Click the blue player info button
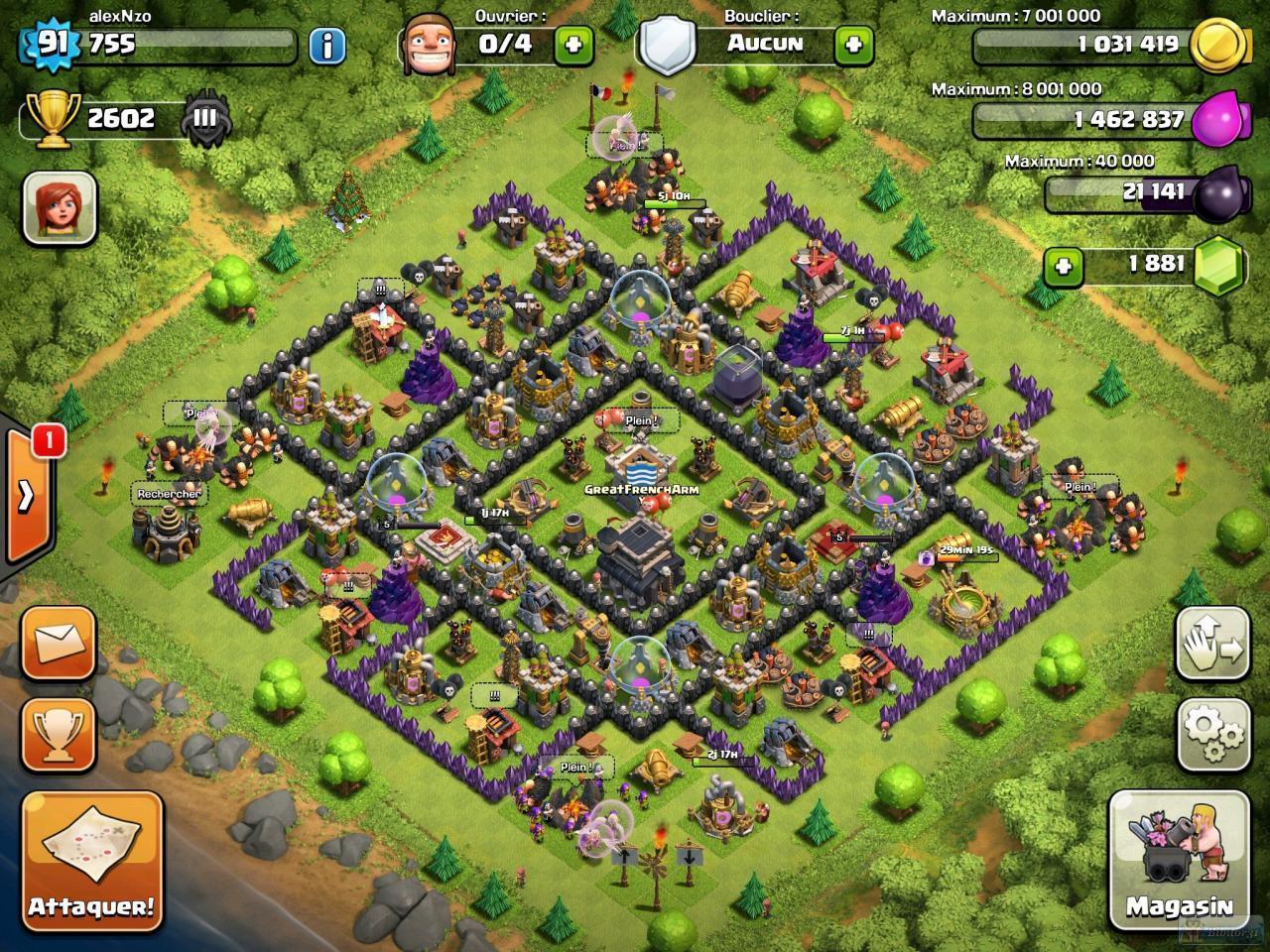The height and width of the screenshot is (952, 1270). (x=326, y=45)
